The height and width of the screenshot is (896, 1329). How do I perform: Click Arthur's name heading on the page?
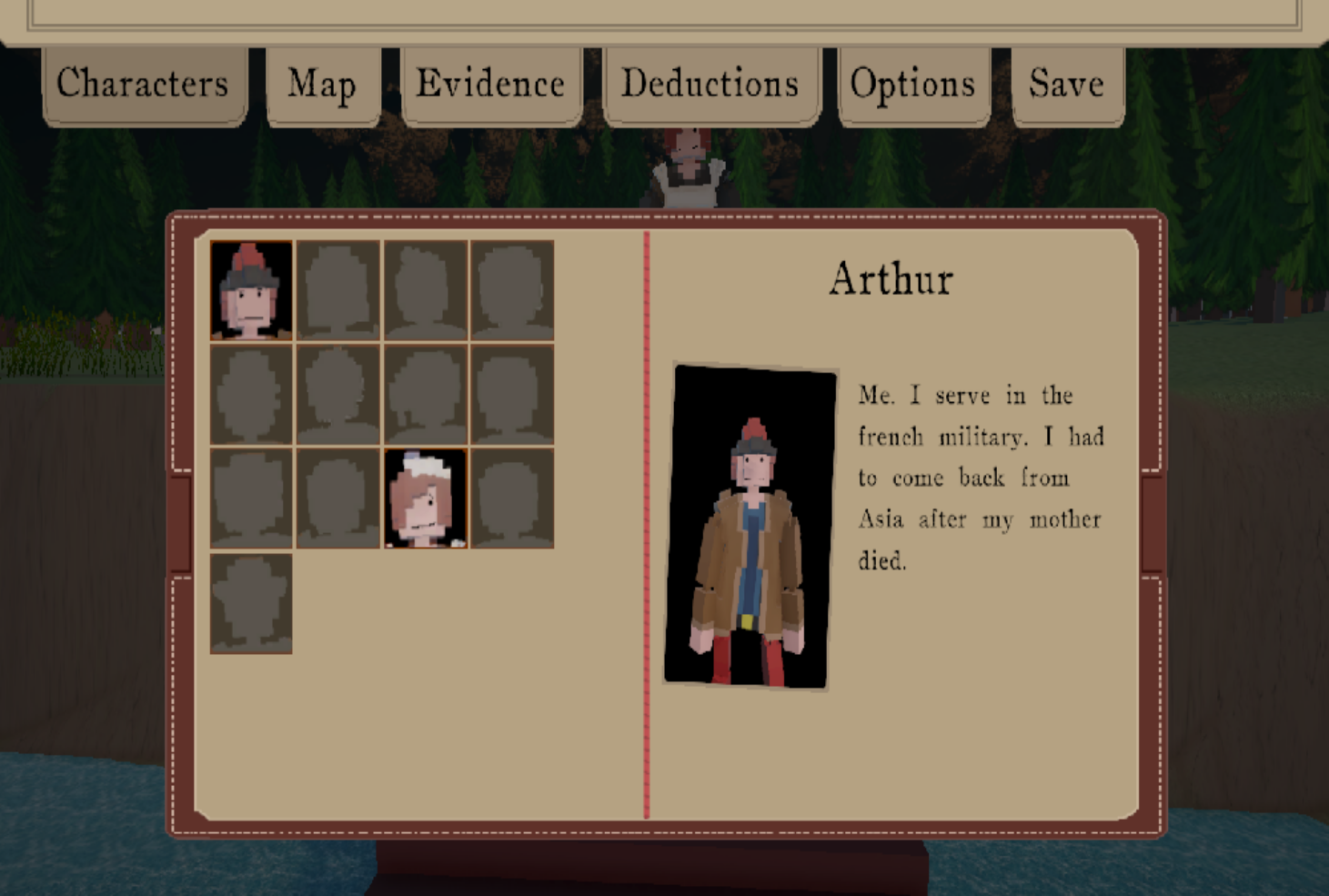[891, 279]
